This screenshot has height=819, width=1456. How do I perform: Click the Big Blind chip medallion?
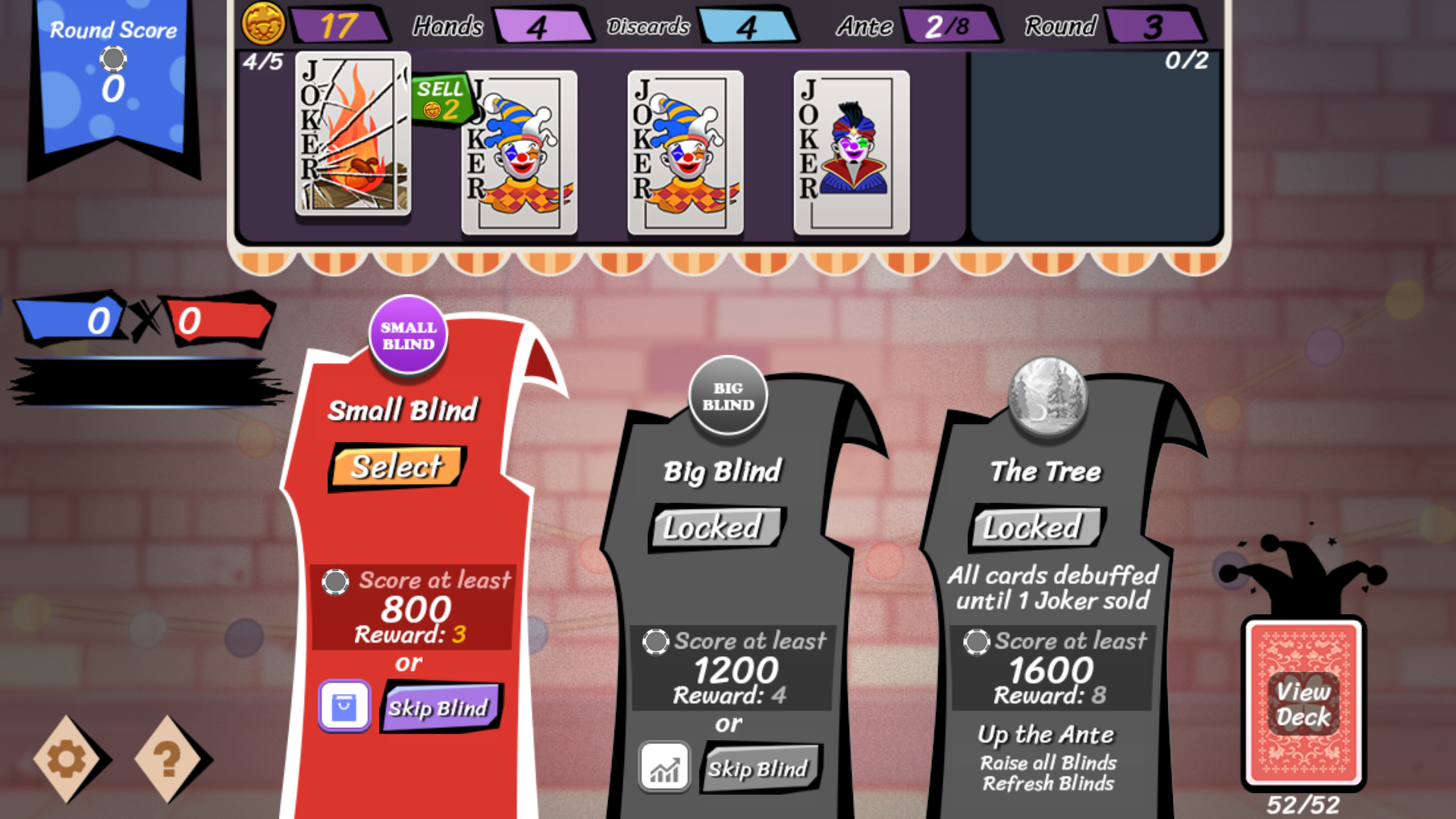click(727, 395)
